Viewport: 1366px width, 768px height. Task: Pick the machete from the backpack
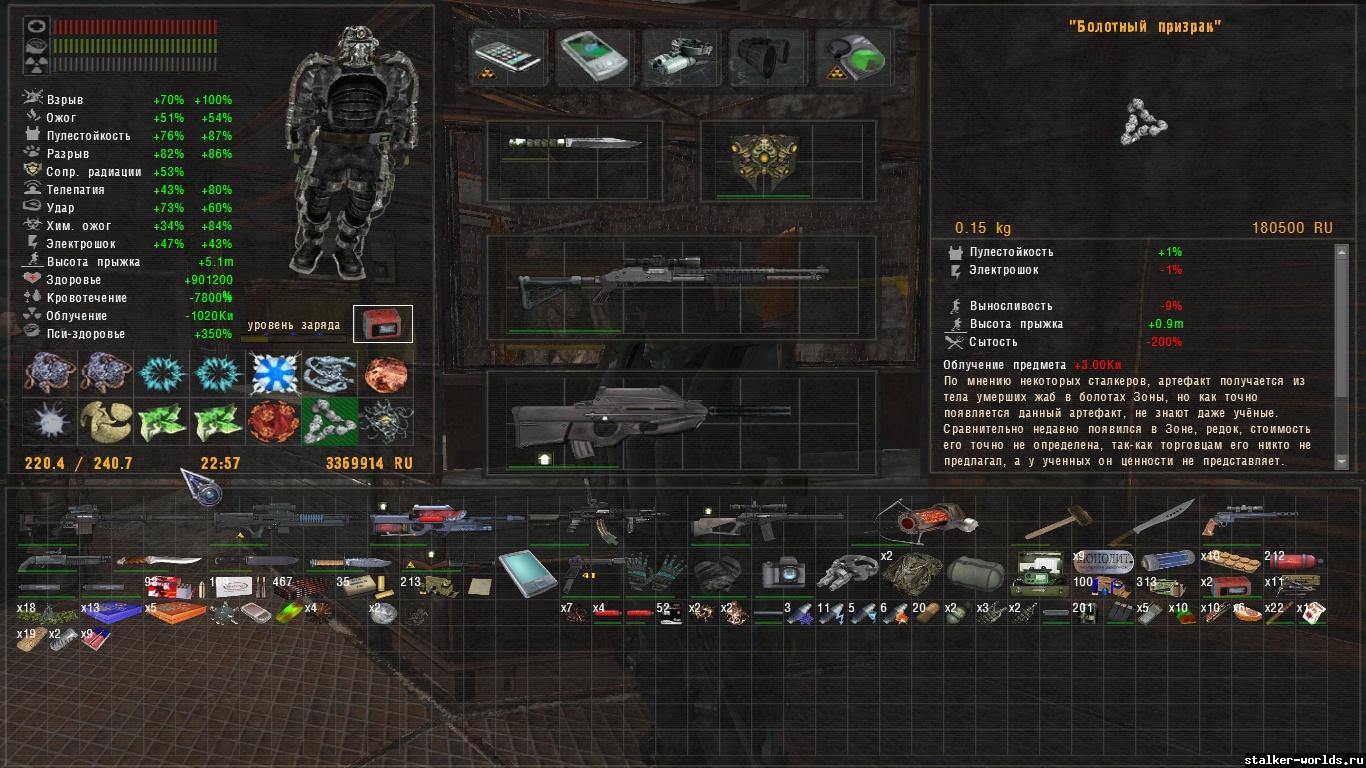click(x=1164, y=521)
